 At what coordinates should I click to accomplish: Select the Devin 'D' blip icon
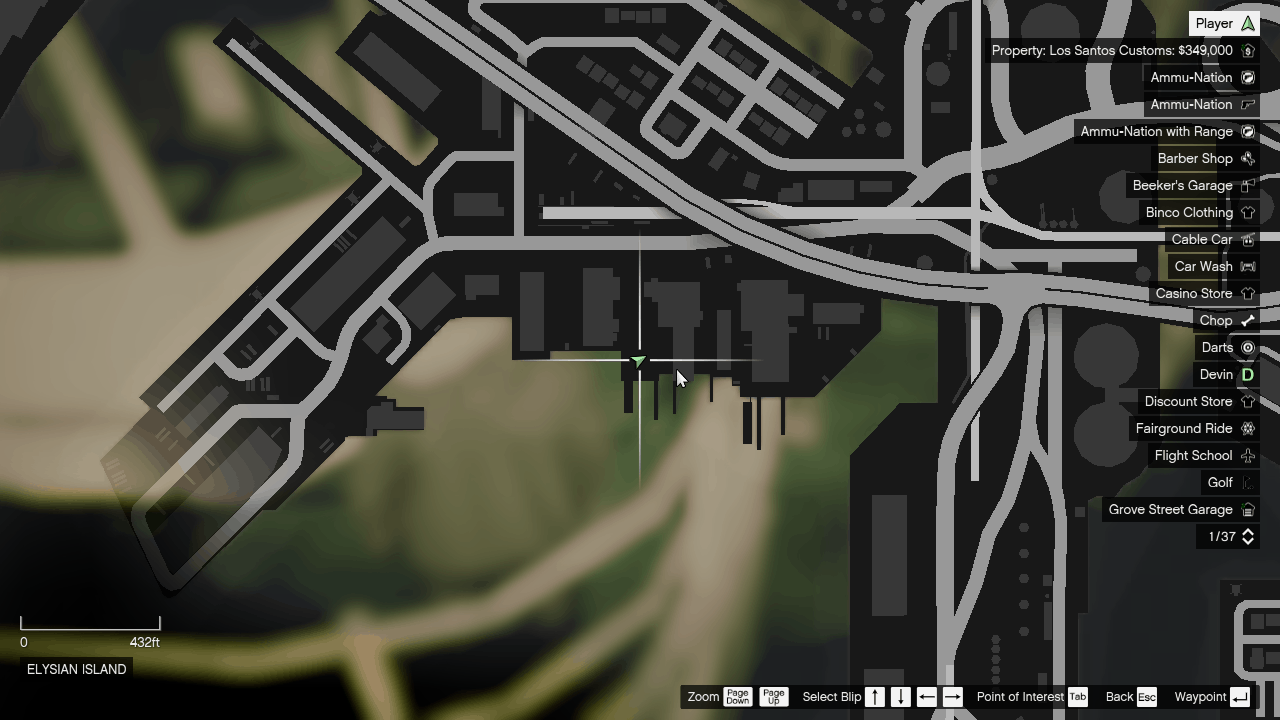coord(1248,374)
